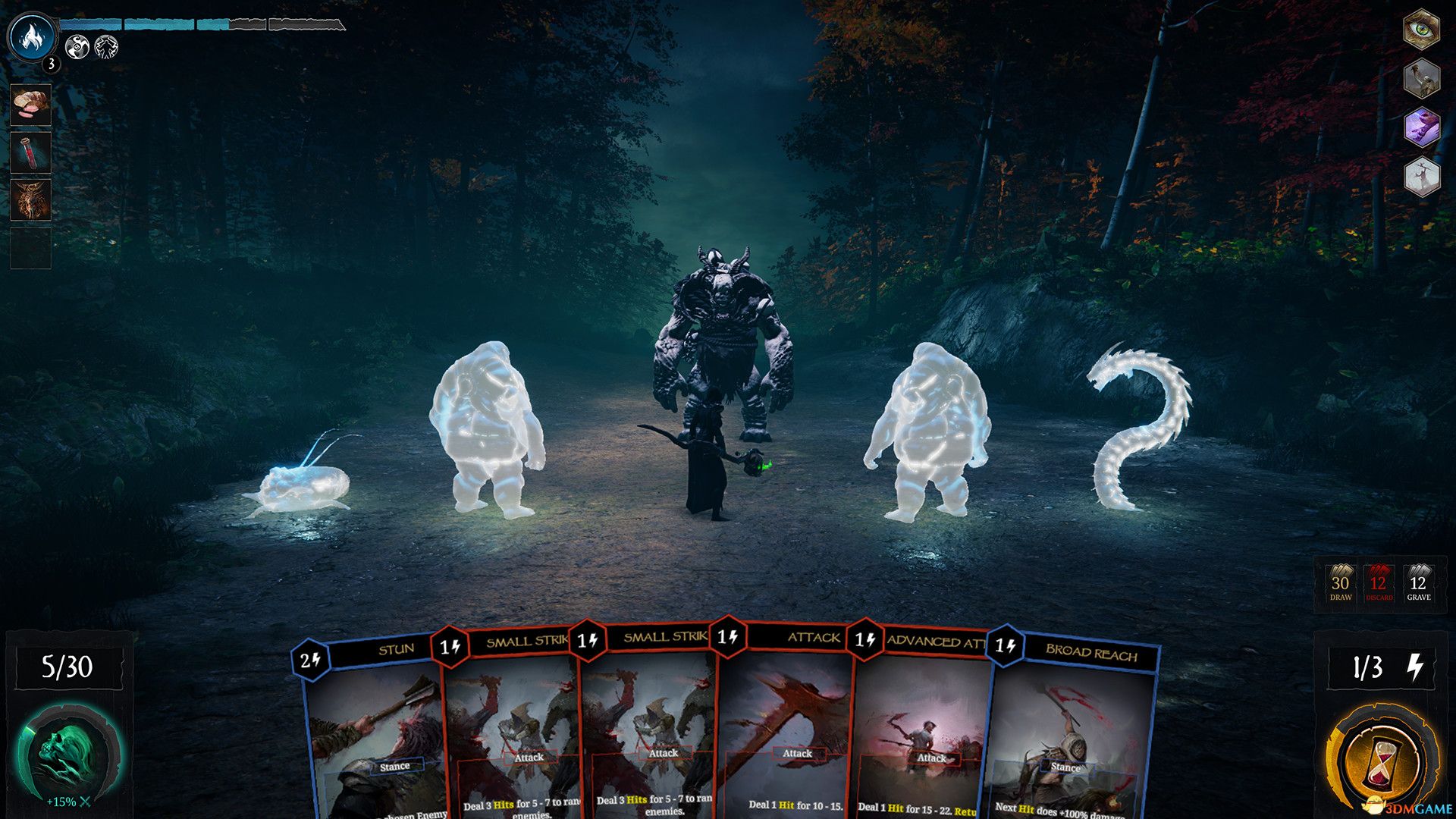Select the horned creature mask item
This screenshot has width=1456, height=819.
(31, 199)
